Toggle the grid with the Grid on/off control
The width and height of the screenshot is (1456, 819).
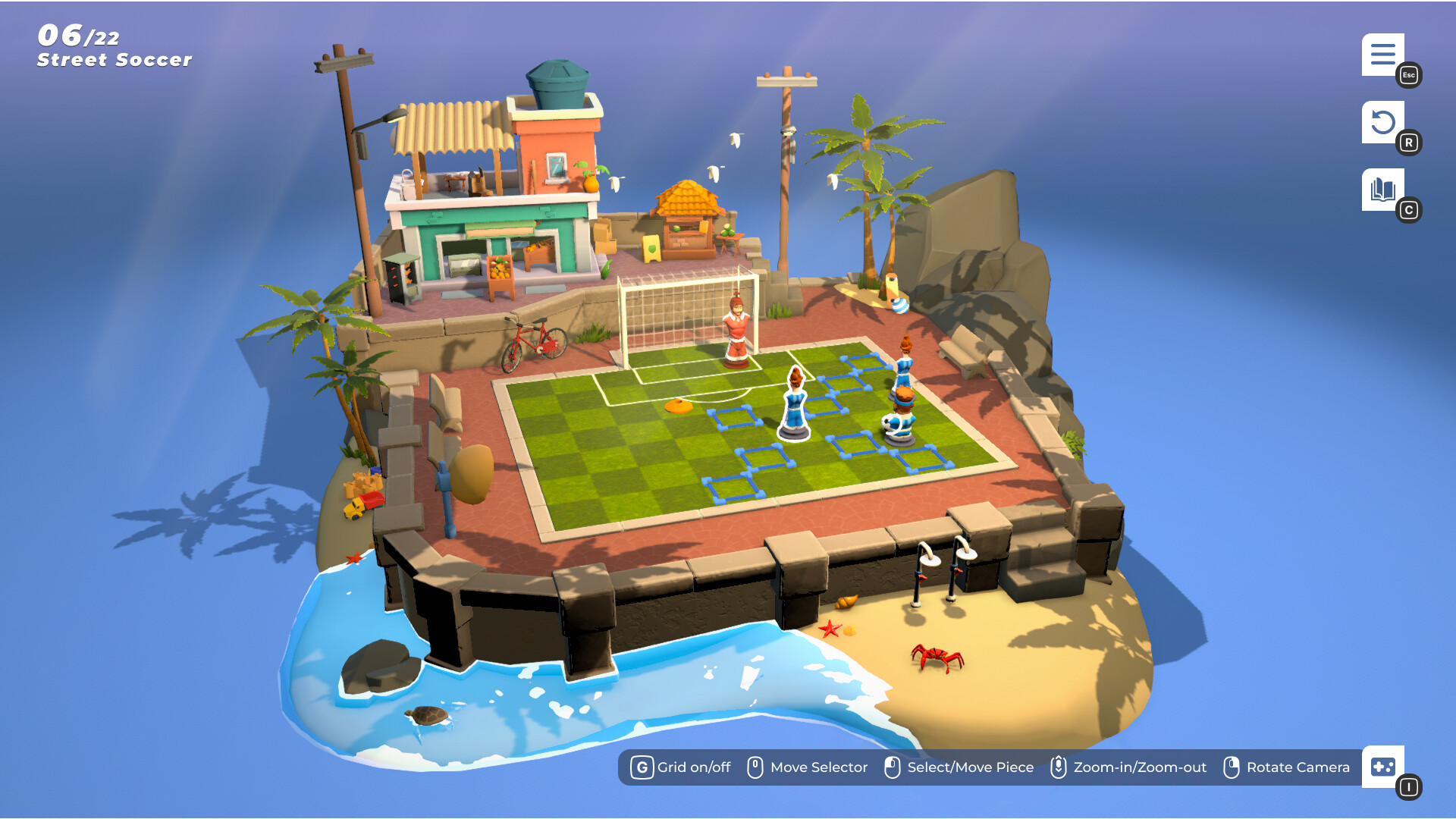click(642, 767)
